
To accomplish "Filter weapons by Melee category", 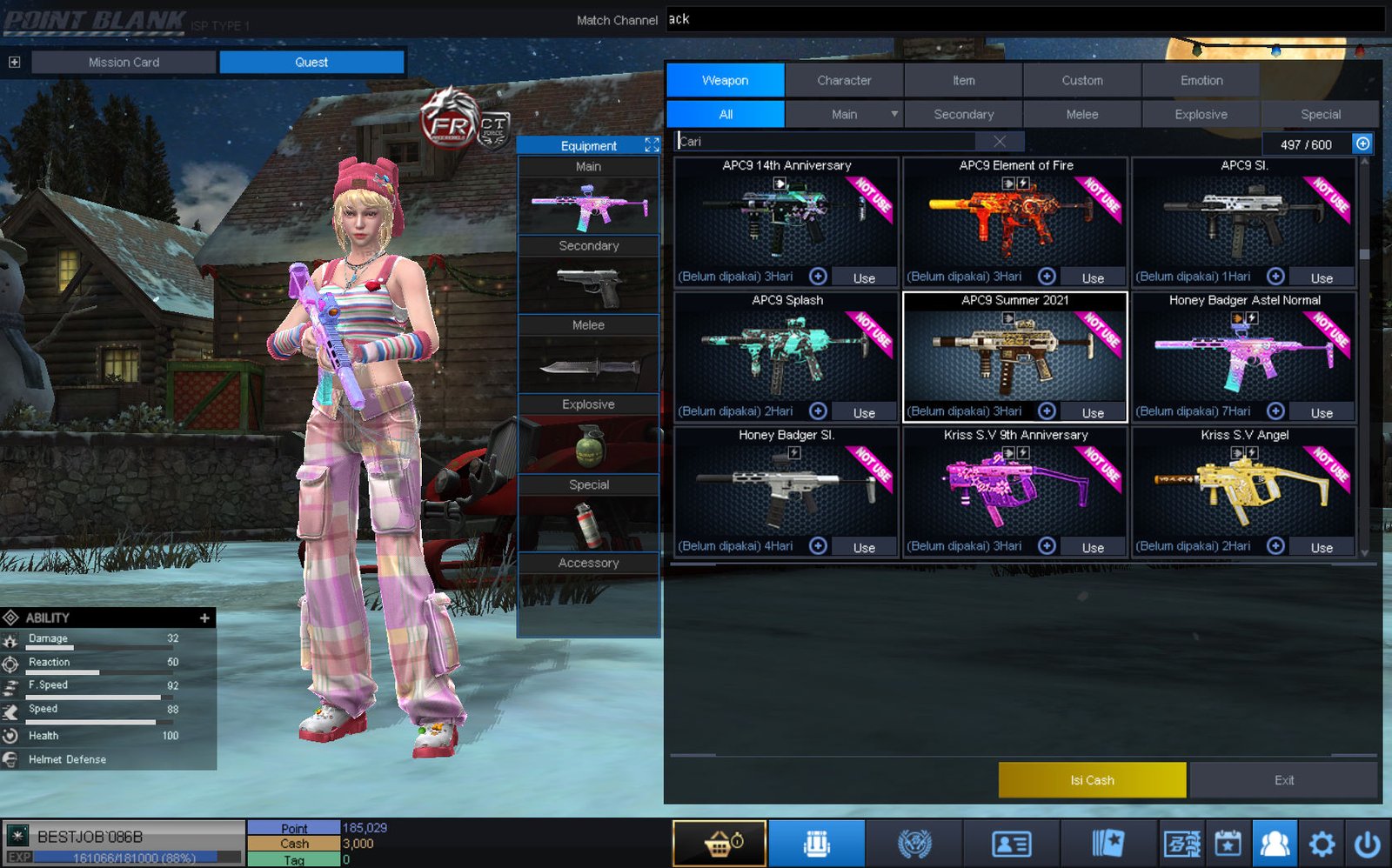I will pyautogui.click(x=1081, y=114).
